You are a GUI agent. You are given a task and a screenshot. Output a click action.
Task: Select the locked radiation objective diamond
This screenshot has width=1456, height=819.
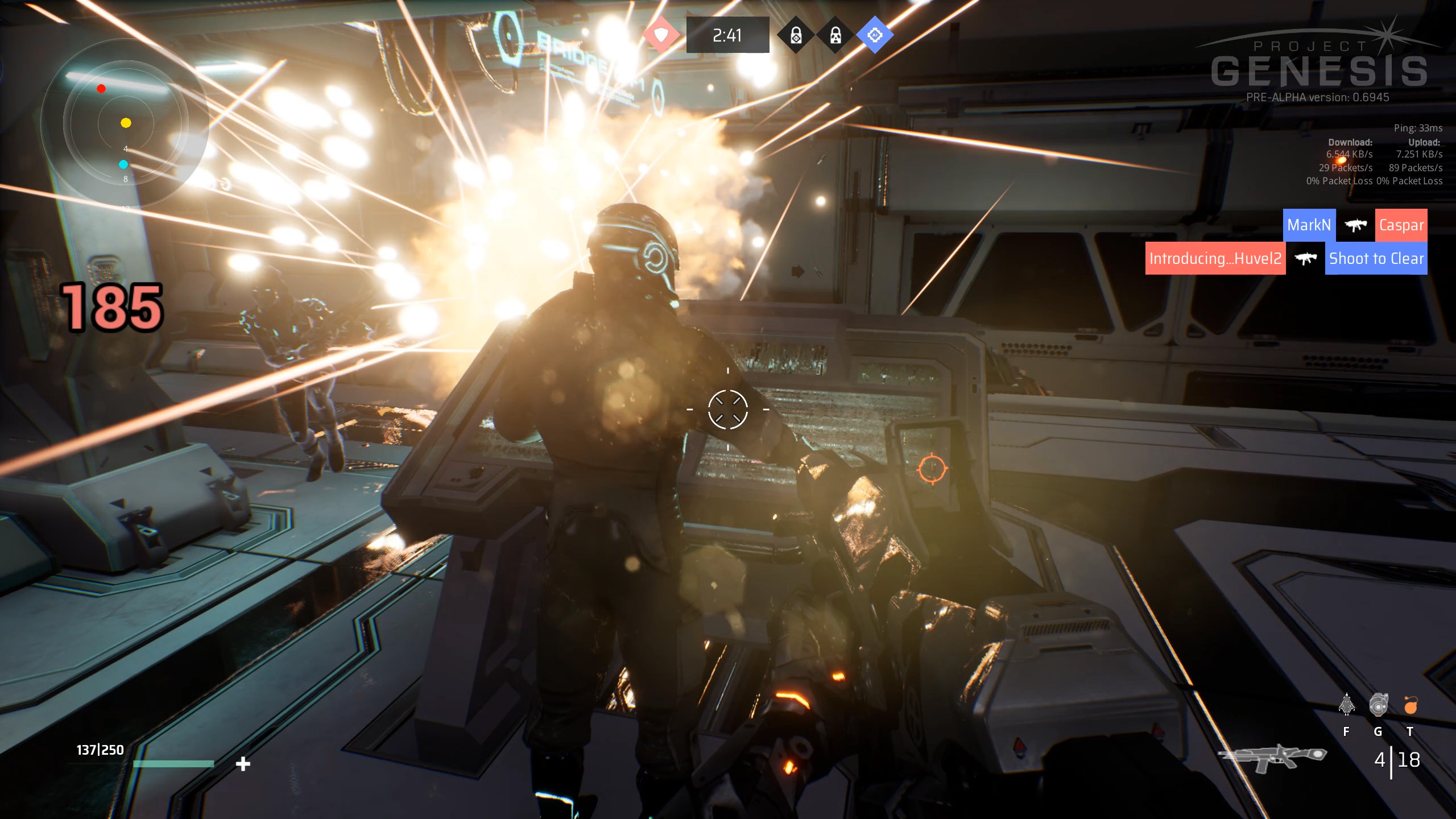pyautogui.click(x=835, y=36)
